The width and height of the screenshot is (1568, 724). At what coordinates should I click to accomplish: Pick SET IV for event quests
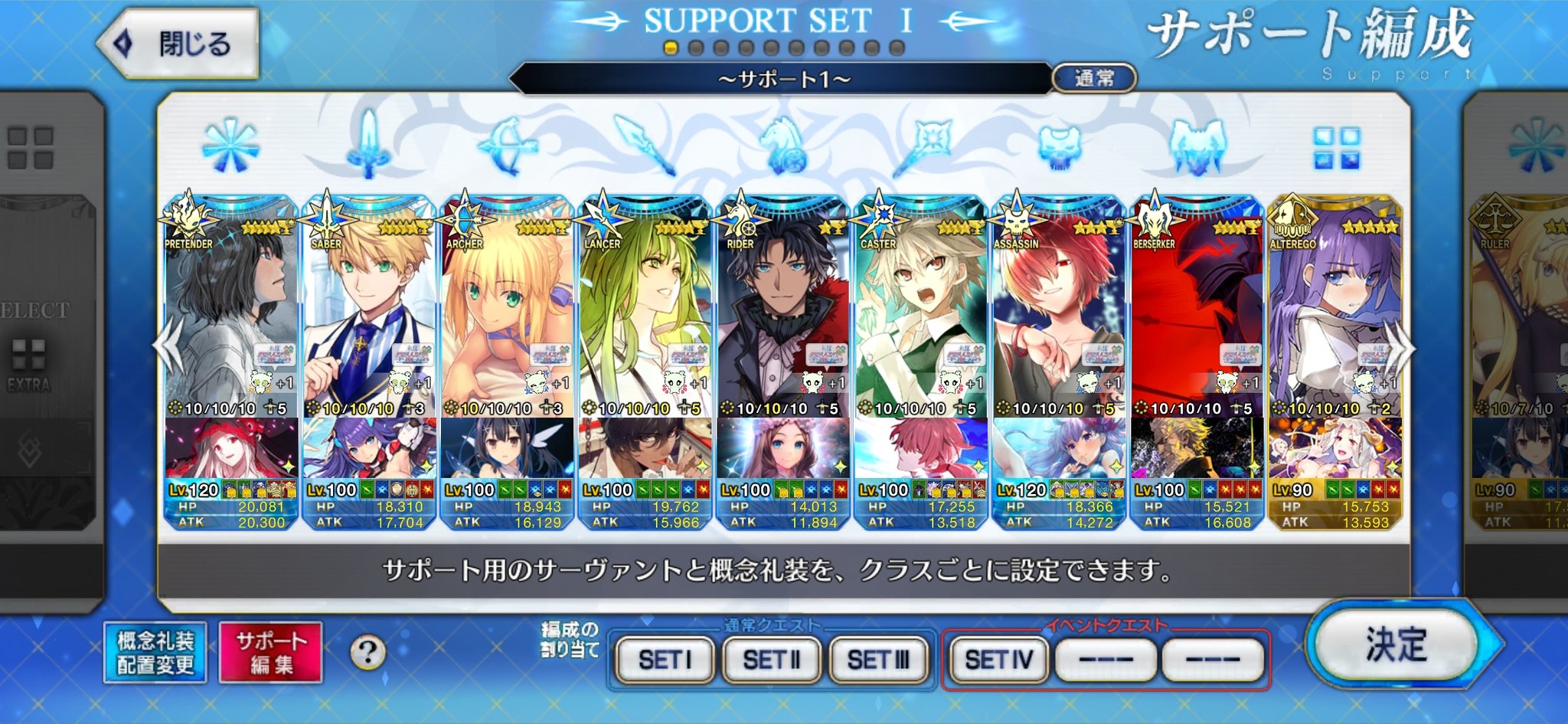pos(998,659)
